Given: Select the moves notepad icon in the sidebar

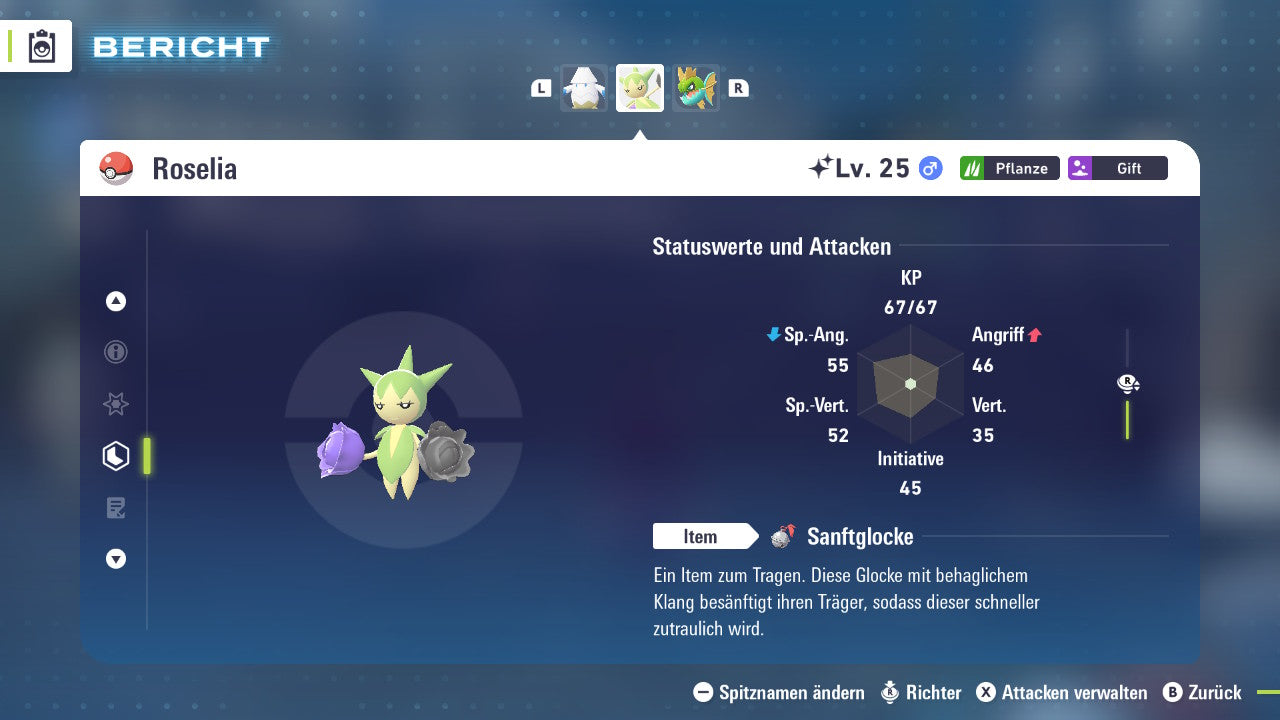Looking at the screenshot, I should (x=115, y=507).
